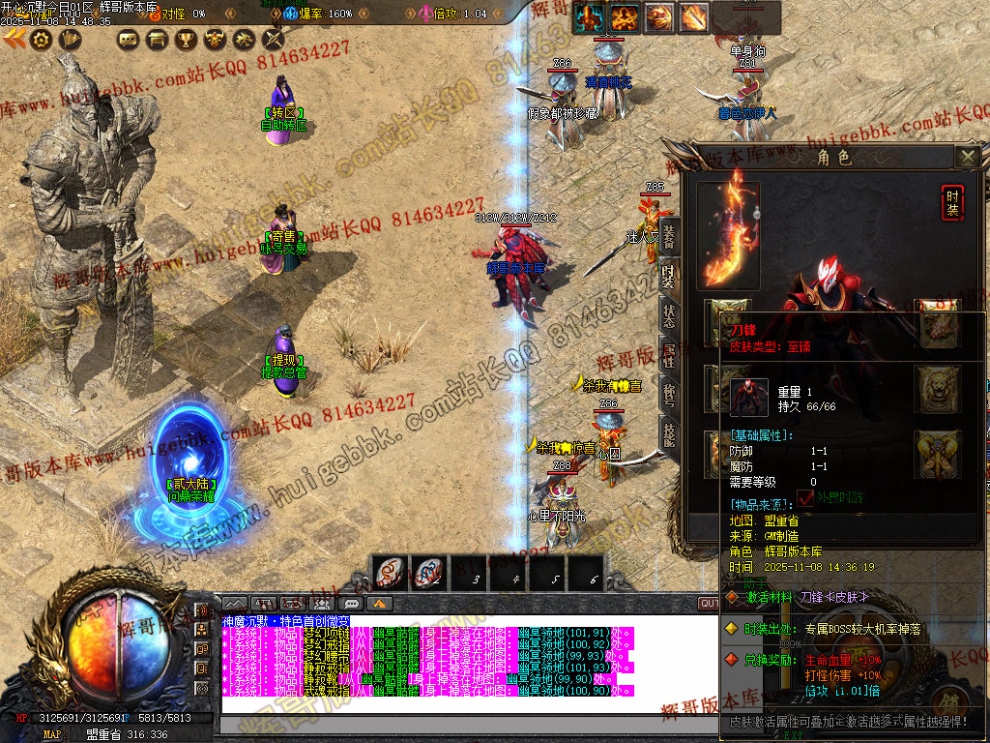Toggle the 外显时装 checkbox
The image size is (990, 743).
coord(806,496)
